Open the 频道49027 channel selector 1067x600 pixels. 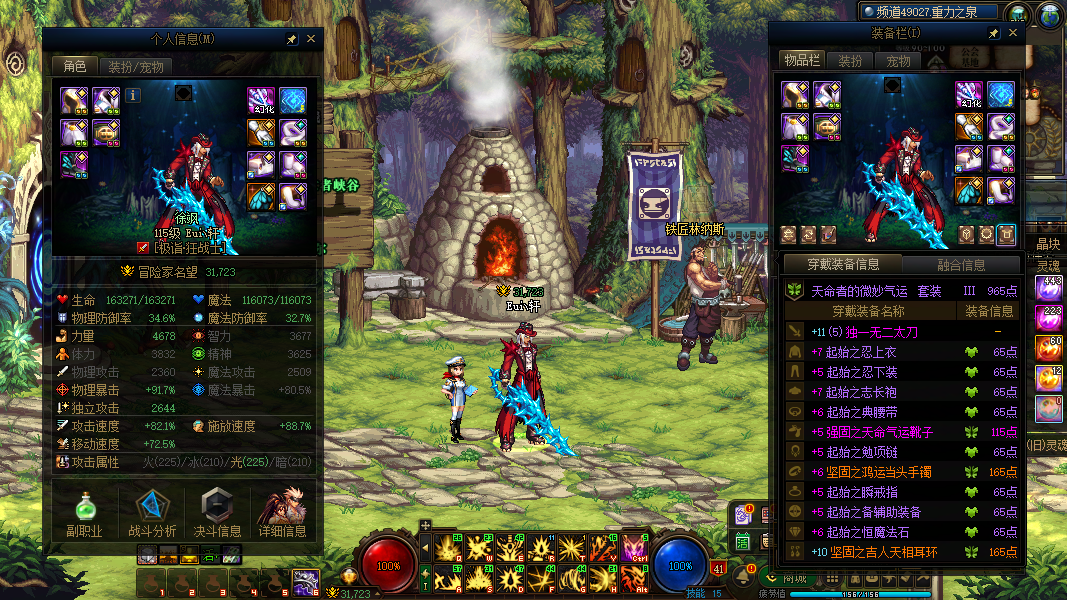[x=929, y=12]
